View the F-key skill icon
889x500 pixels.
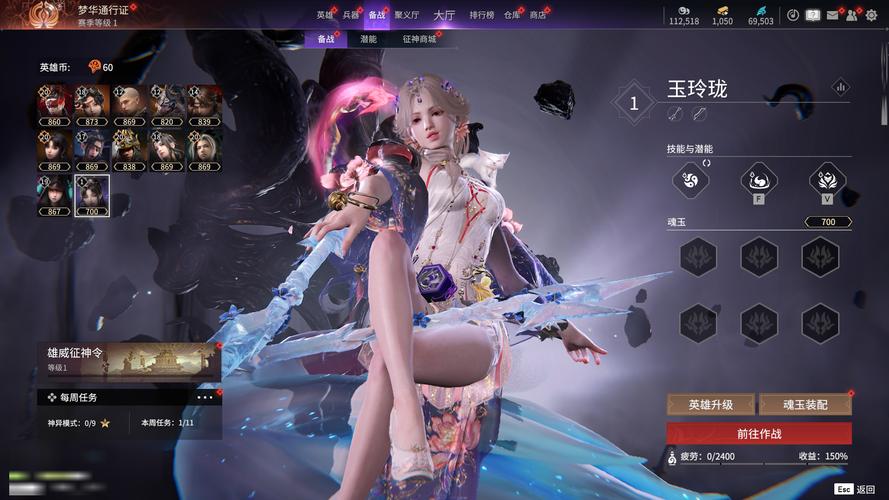coord(758,180)
